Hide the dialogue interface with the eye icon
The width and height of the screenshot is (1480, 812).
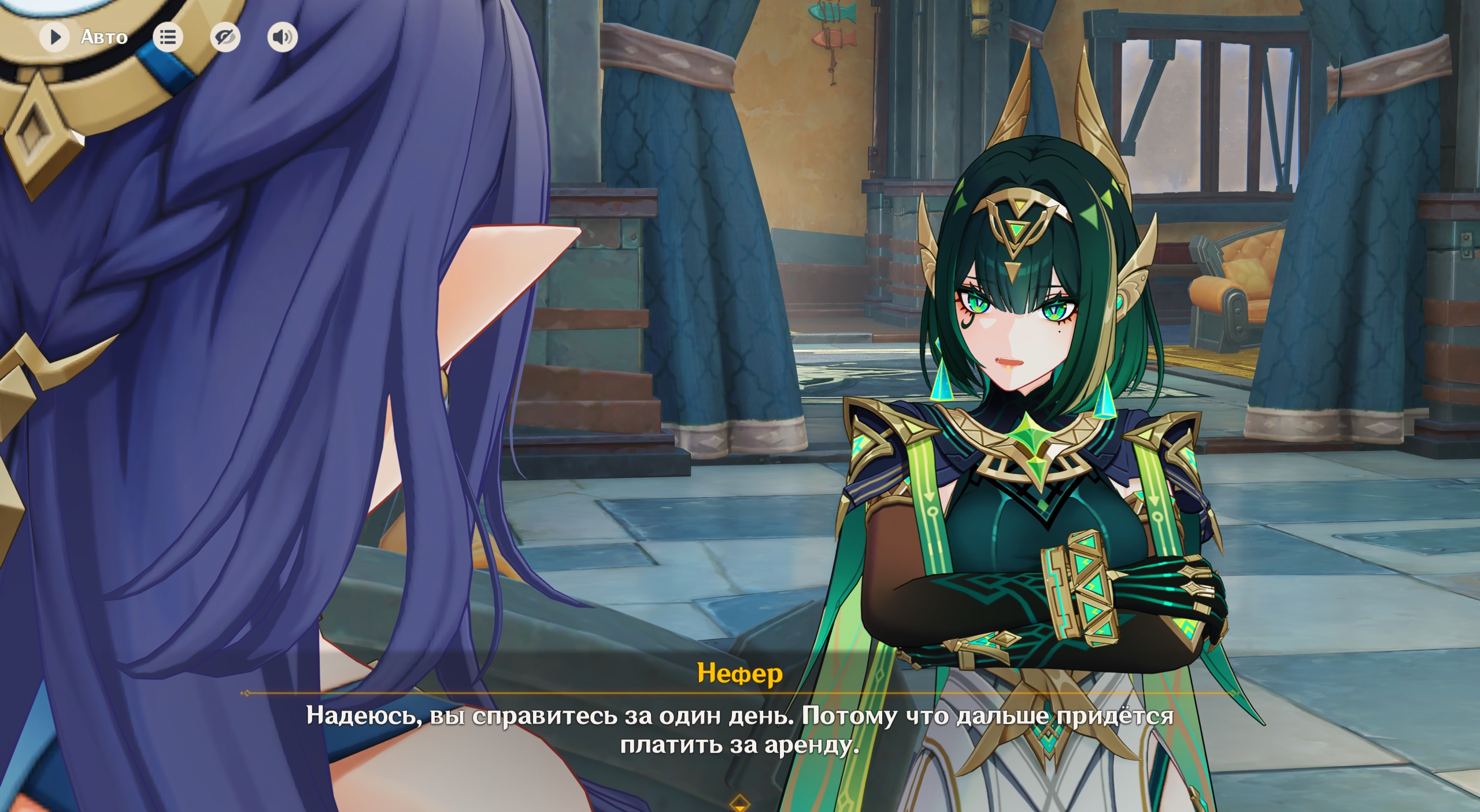tap(225, 38)
